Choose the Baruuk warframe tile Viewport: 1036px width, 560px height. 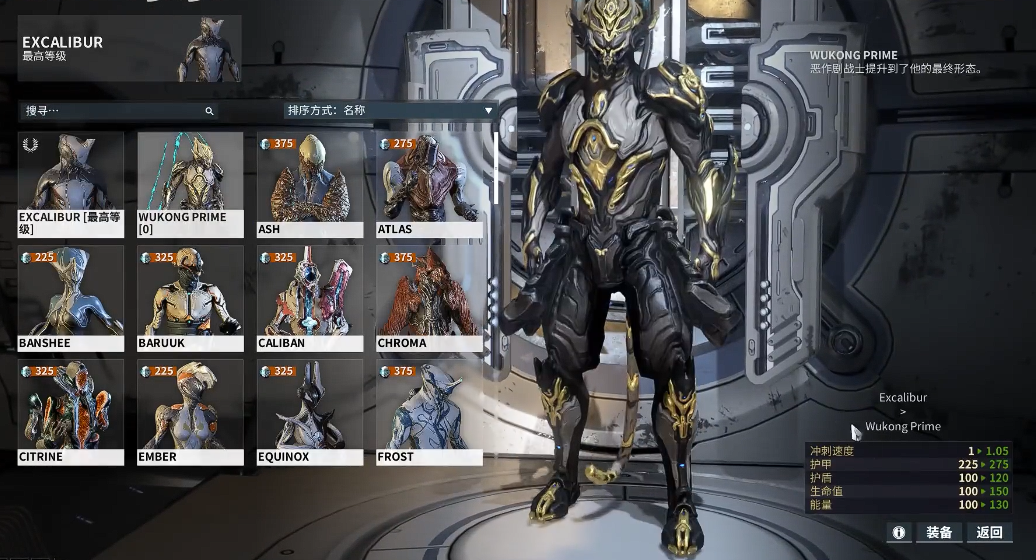[190, 298]
